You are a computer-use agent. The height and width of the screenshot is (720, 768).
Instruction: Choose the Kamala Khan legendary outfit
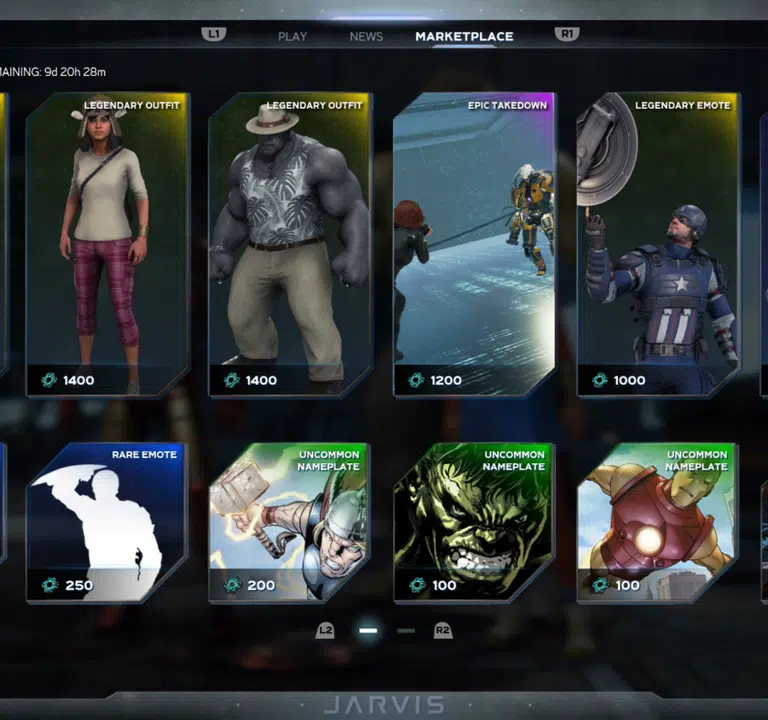(x=106, y=245)
